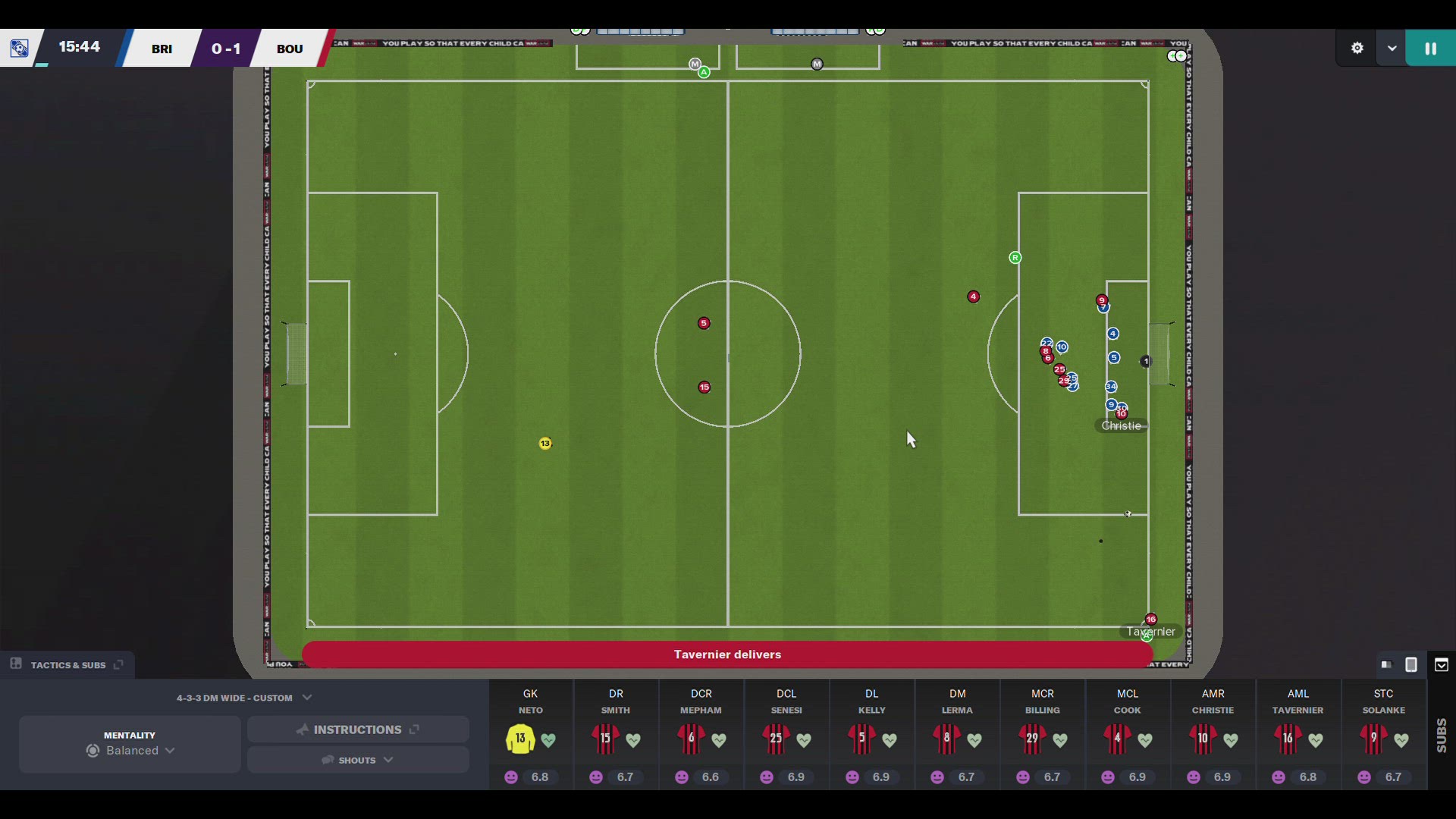Screen dimensions: 1456x819
Task: Open the chevron dropdown beside the settings gear
Action: 1392,47
